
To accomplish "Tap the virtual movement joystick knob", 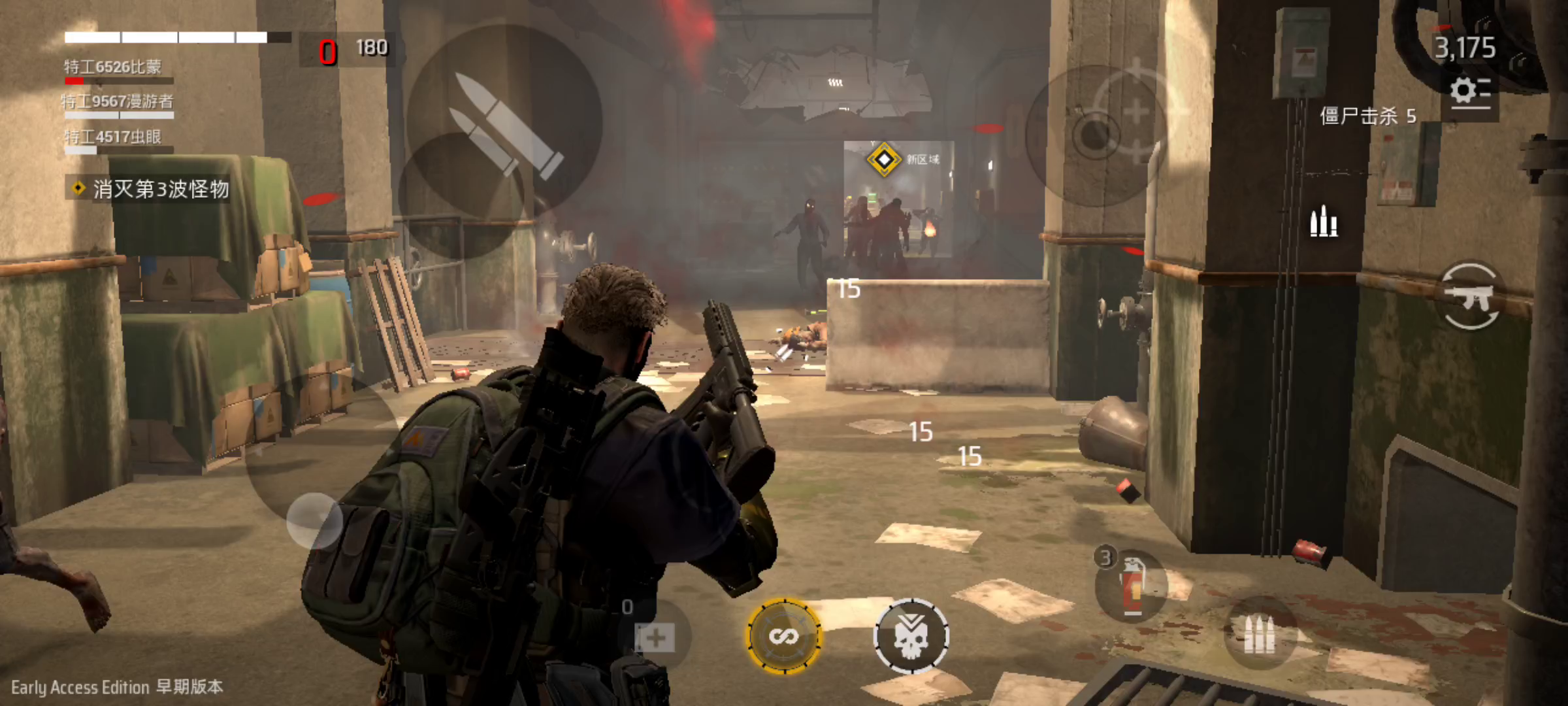I will 314,521.
